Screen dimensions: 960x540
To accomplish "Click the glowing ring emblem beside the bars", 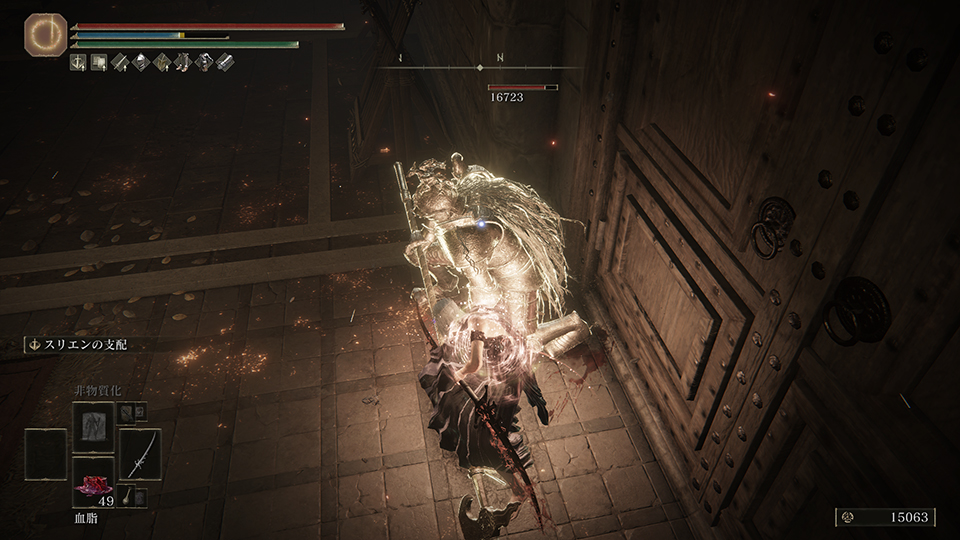I will click(42, 33).
